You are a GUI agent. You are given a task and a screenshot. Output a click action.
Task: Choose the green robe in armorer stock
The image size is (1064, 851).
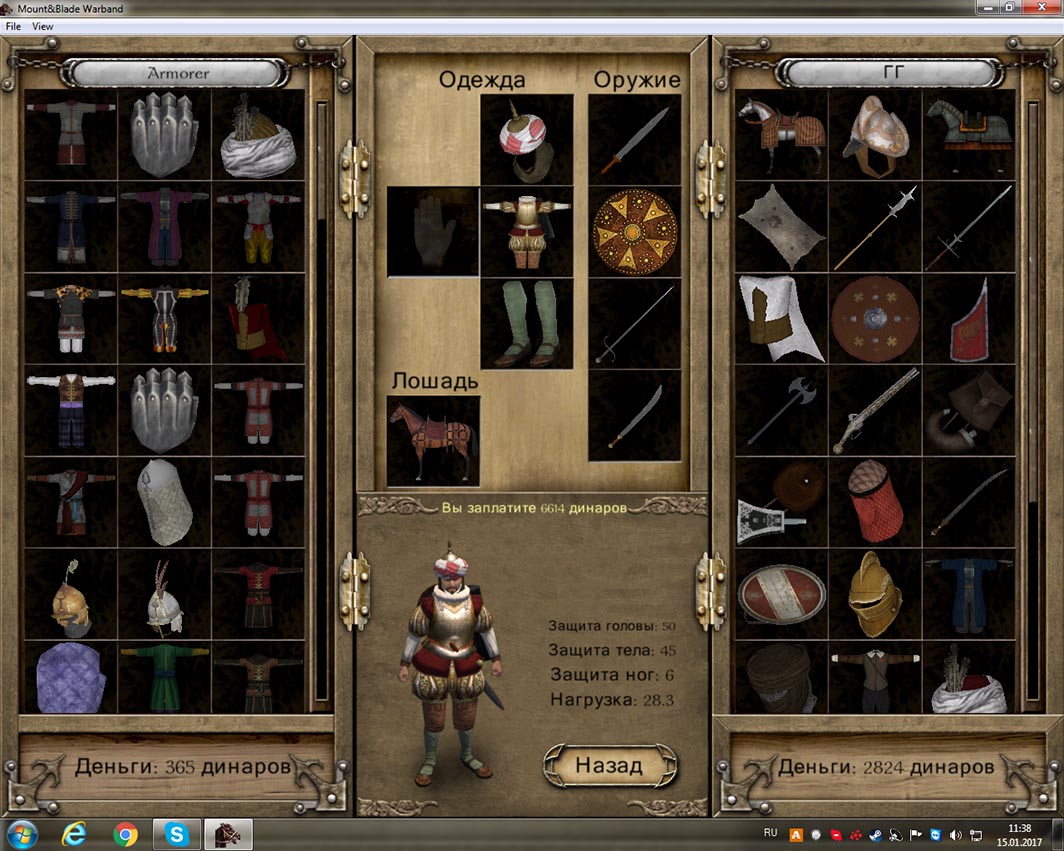[164, 677]
